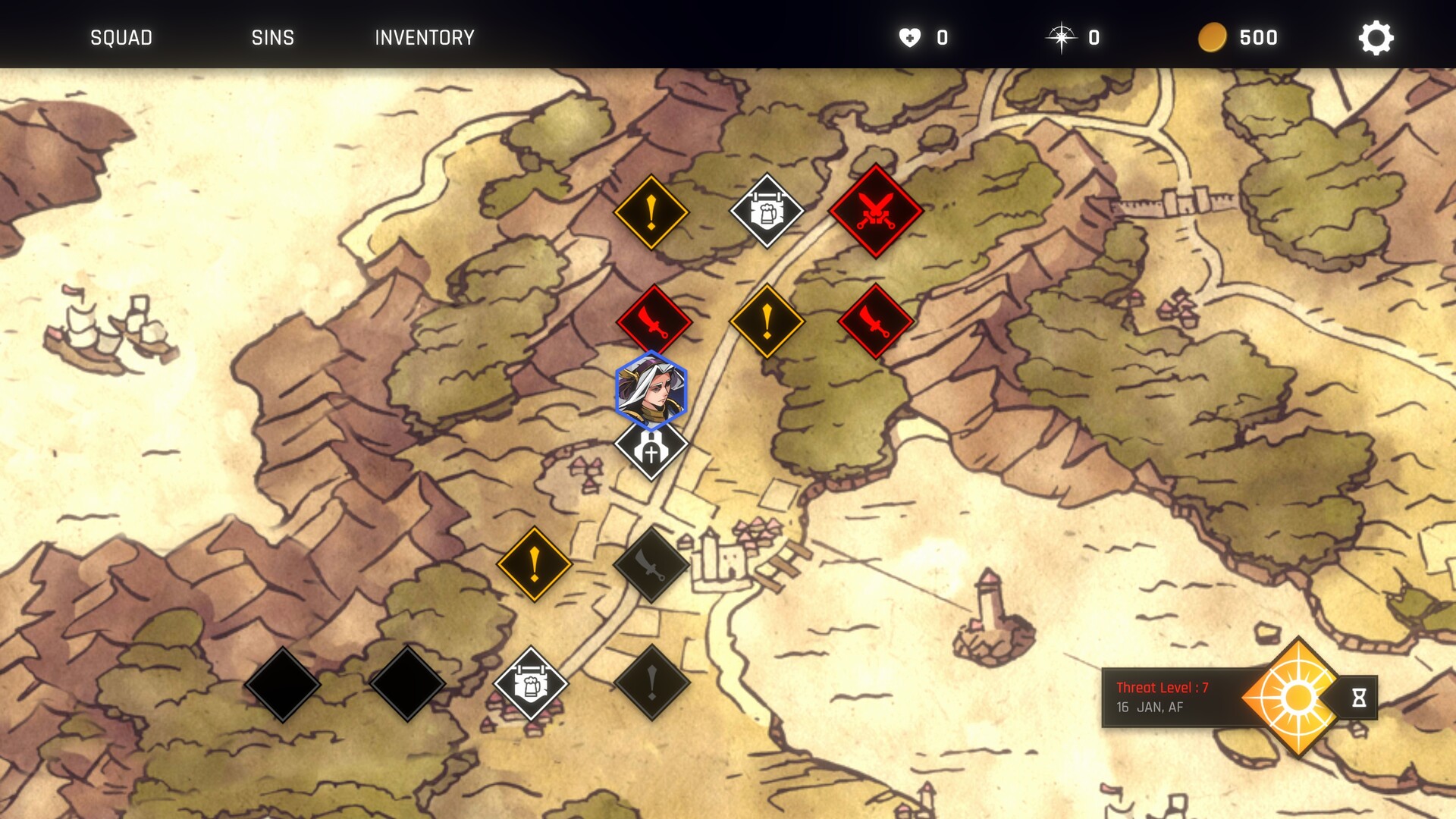Select the red crossed-swords battle node
Viewport: 1456px width, 819px height.
[876, 212]
